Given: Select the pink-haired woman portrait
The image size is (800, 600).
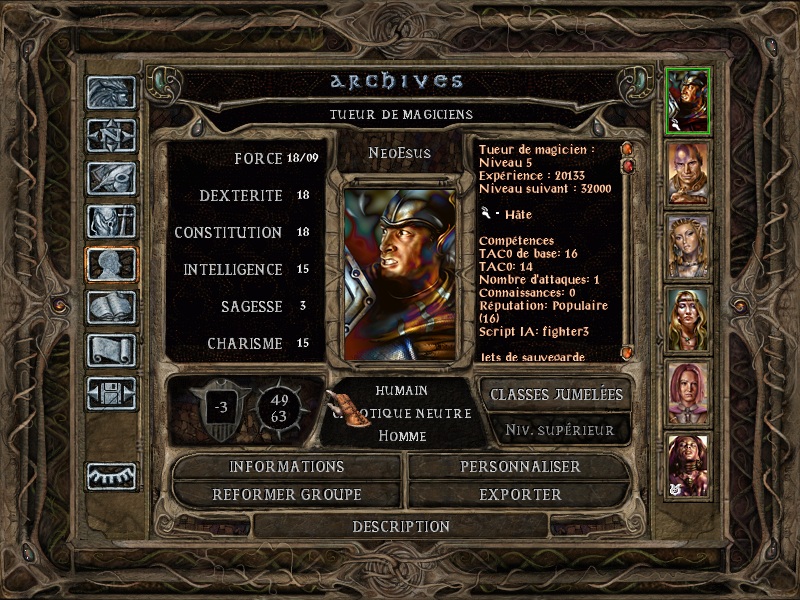Looking at the screenshot, I should (x=688, y=393).
